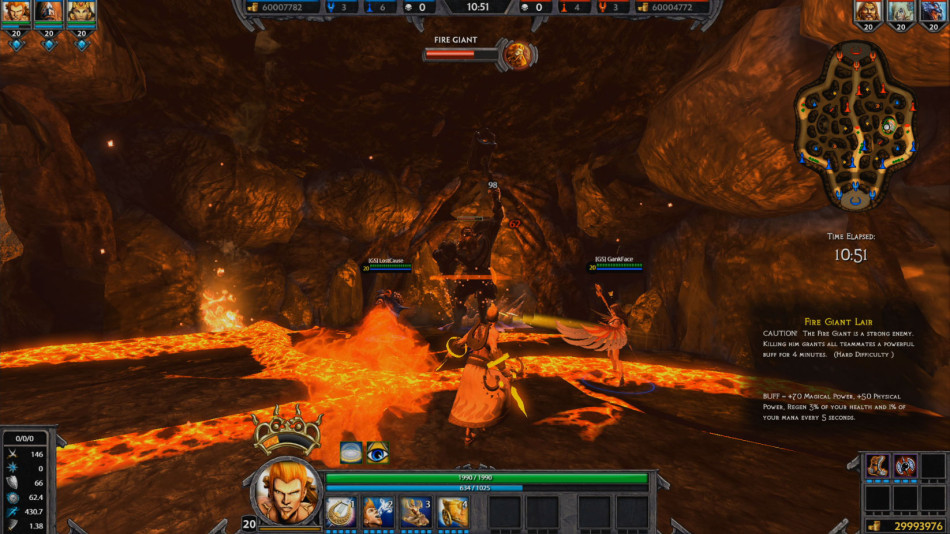950x534 pixels.
Task: Pick the blue beast enemy god portrait
Action: coord(931,12)
